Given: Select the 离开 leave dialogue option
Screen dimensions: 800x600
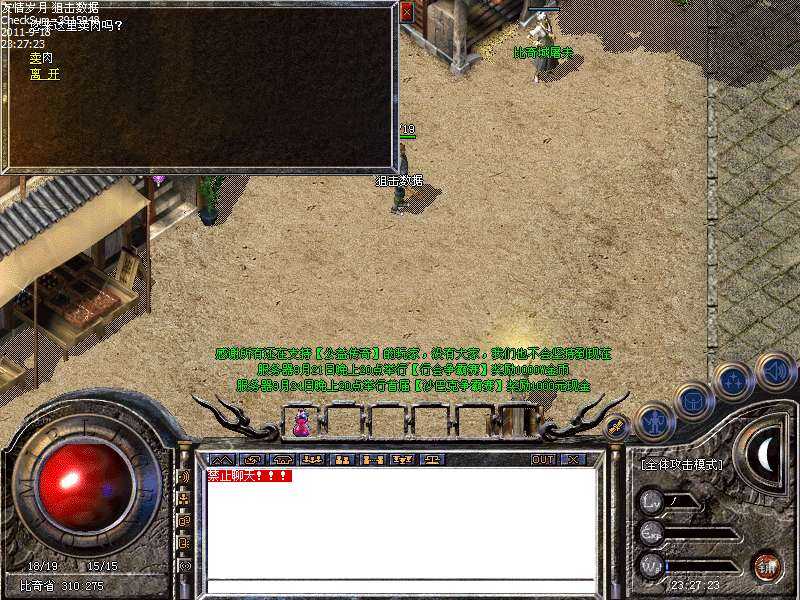Looking at the screenshot, I should pos(44,74).
